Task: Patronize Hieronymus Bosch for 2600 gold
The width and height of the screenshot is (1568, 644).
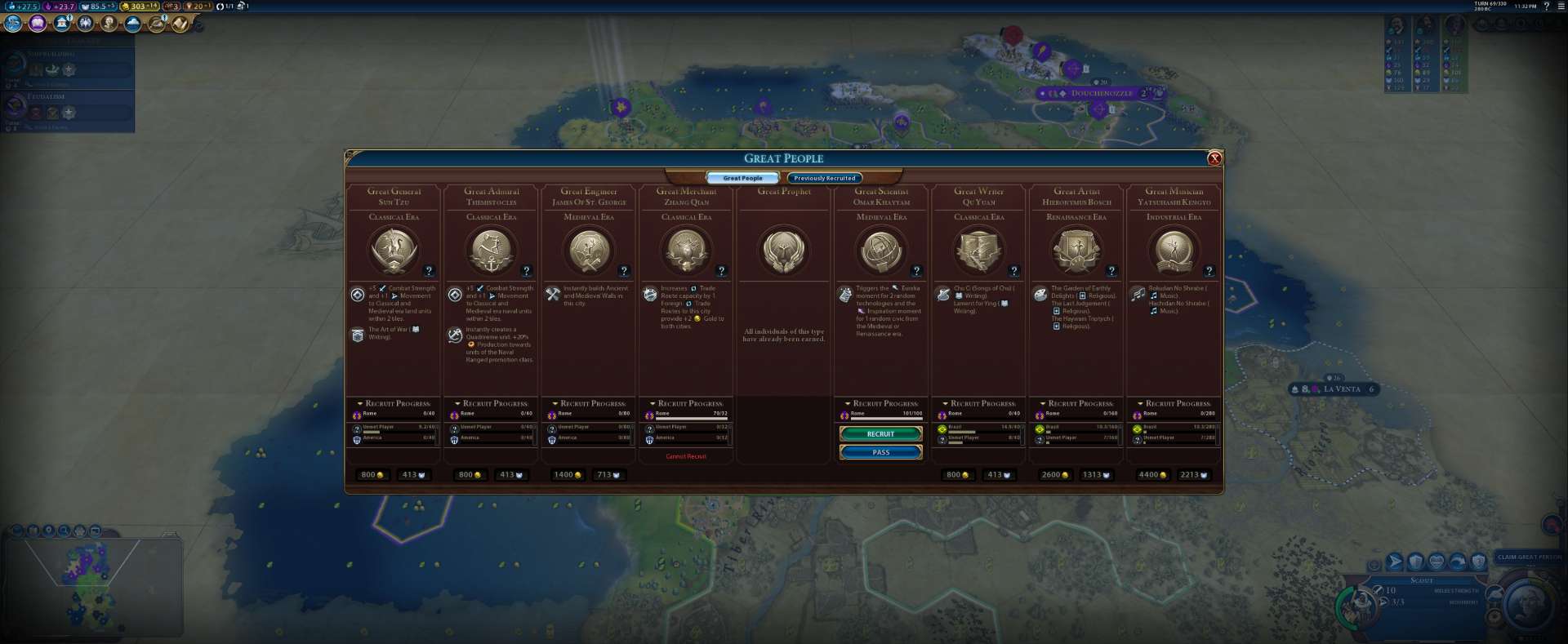Action: (1054, 474)
